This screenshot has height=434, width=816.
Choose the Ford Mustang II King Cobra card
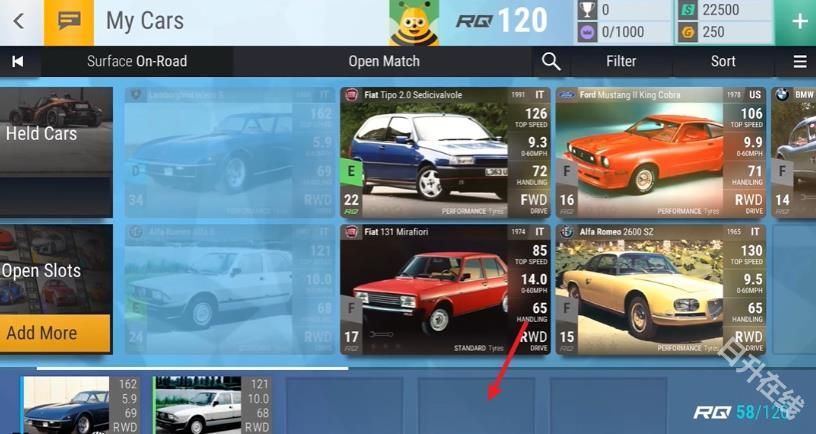660,152
